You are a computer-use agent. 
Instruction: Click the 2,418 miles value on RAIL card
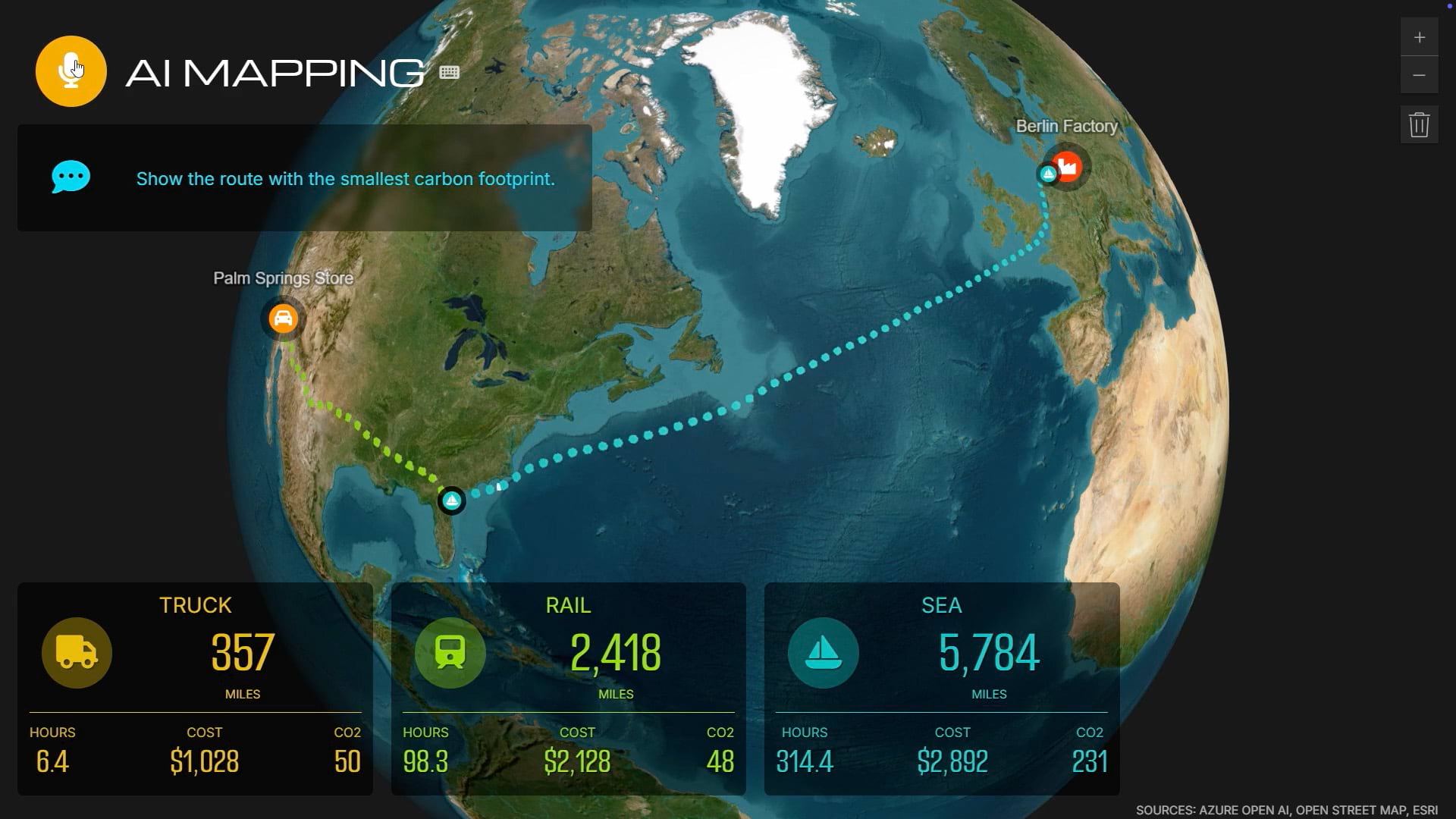(616, 652)
